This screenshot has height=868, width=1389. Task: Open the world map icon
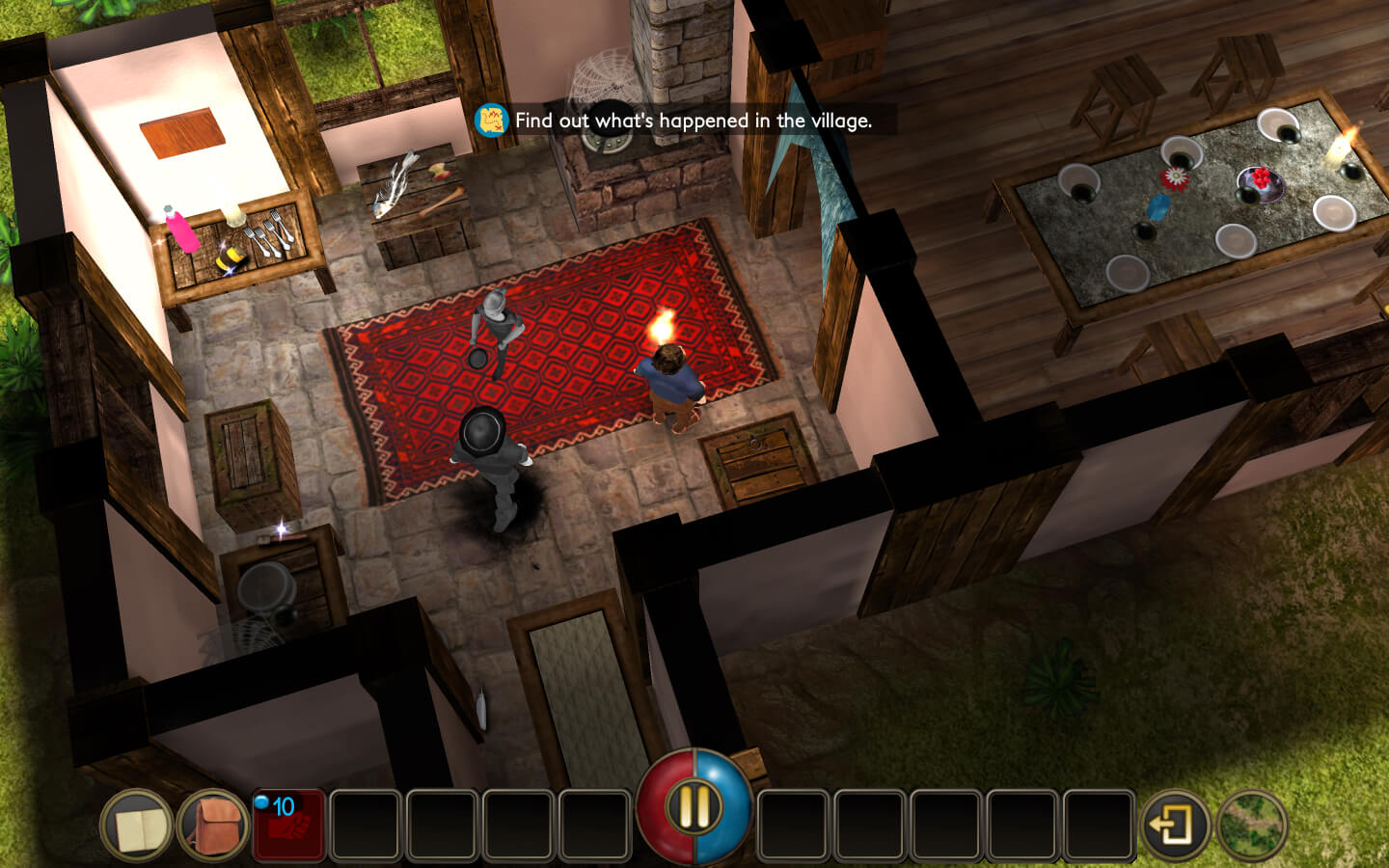(x=1252, y=827)
